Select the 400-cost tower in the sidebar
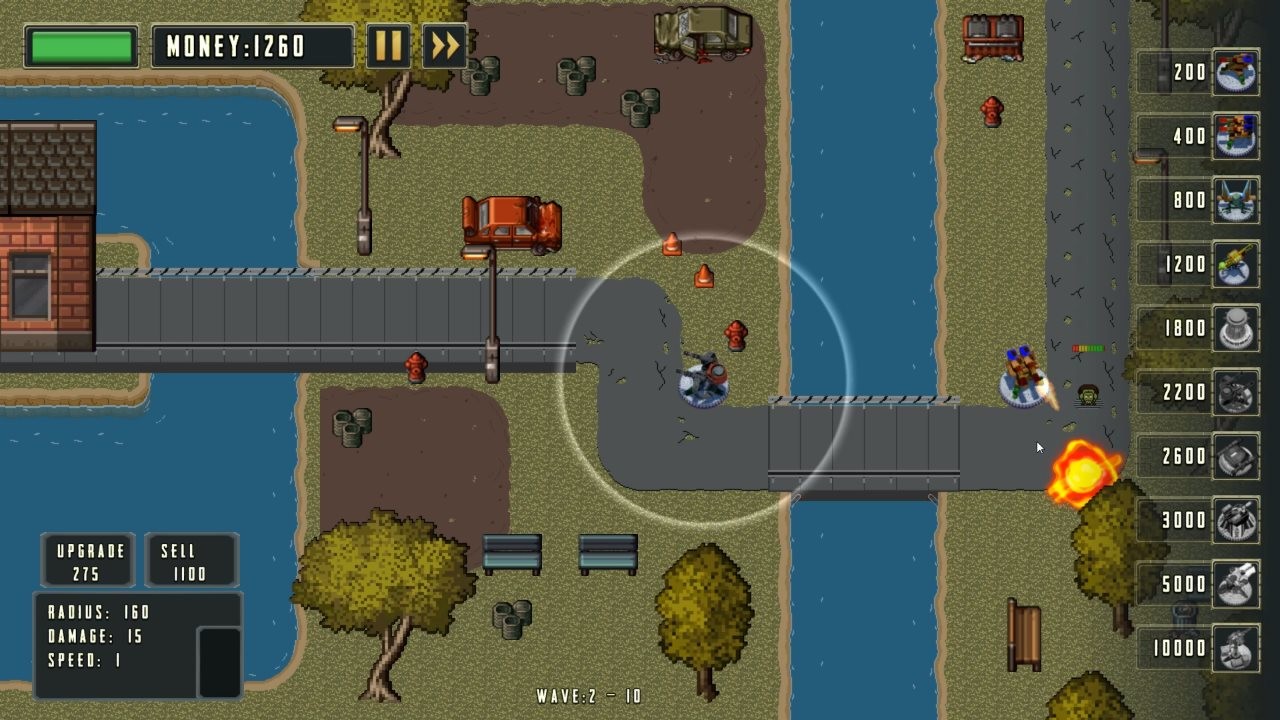This screenshot has width=1280, height=720. pos(1234,137)
